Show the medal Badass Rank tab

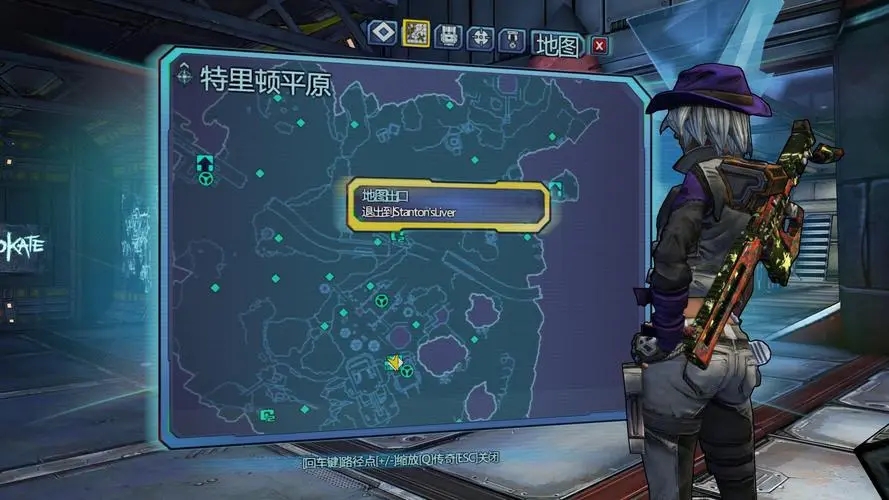pos(513,39)
